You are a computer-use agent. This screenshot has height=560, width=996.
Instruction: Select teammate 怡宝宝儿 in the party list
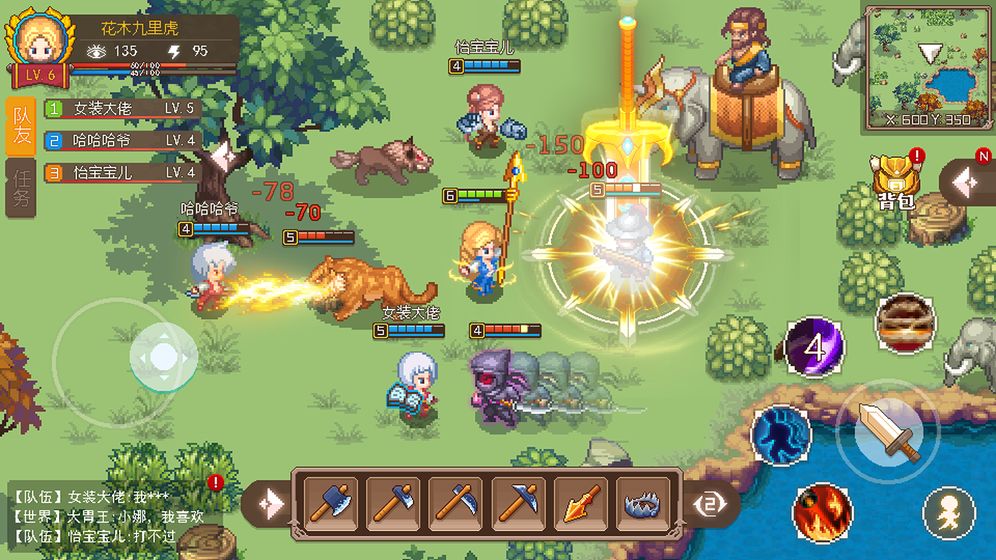(x=122, y=173)
